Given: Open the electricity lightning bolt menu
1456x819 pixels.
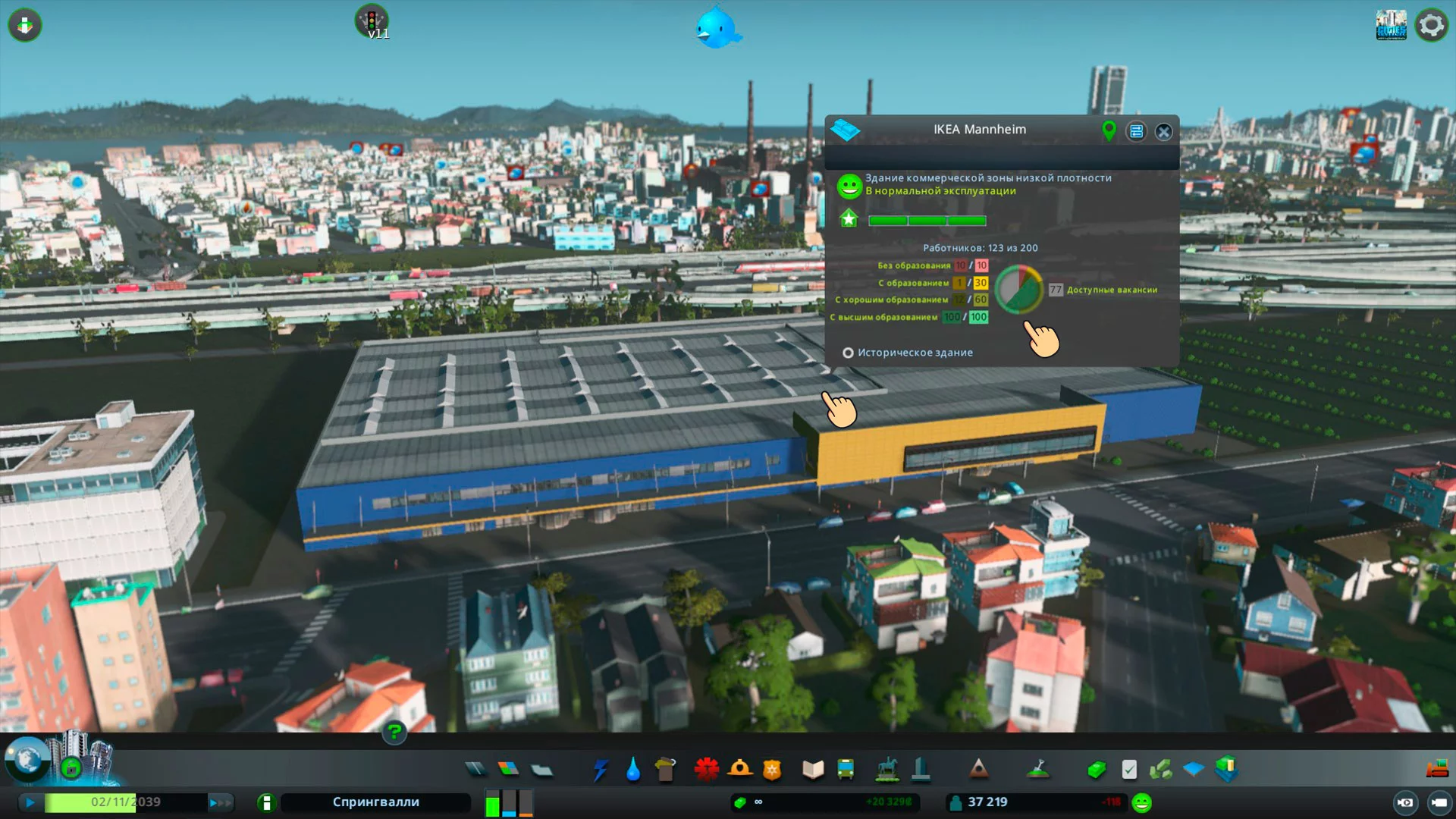Looking at the screenshot, I should point(601,770).
